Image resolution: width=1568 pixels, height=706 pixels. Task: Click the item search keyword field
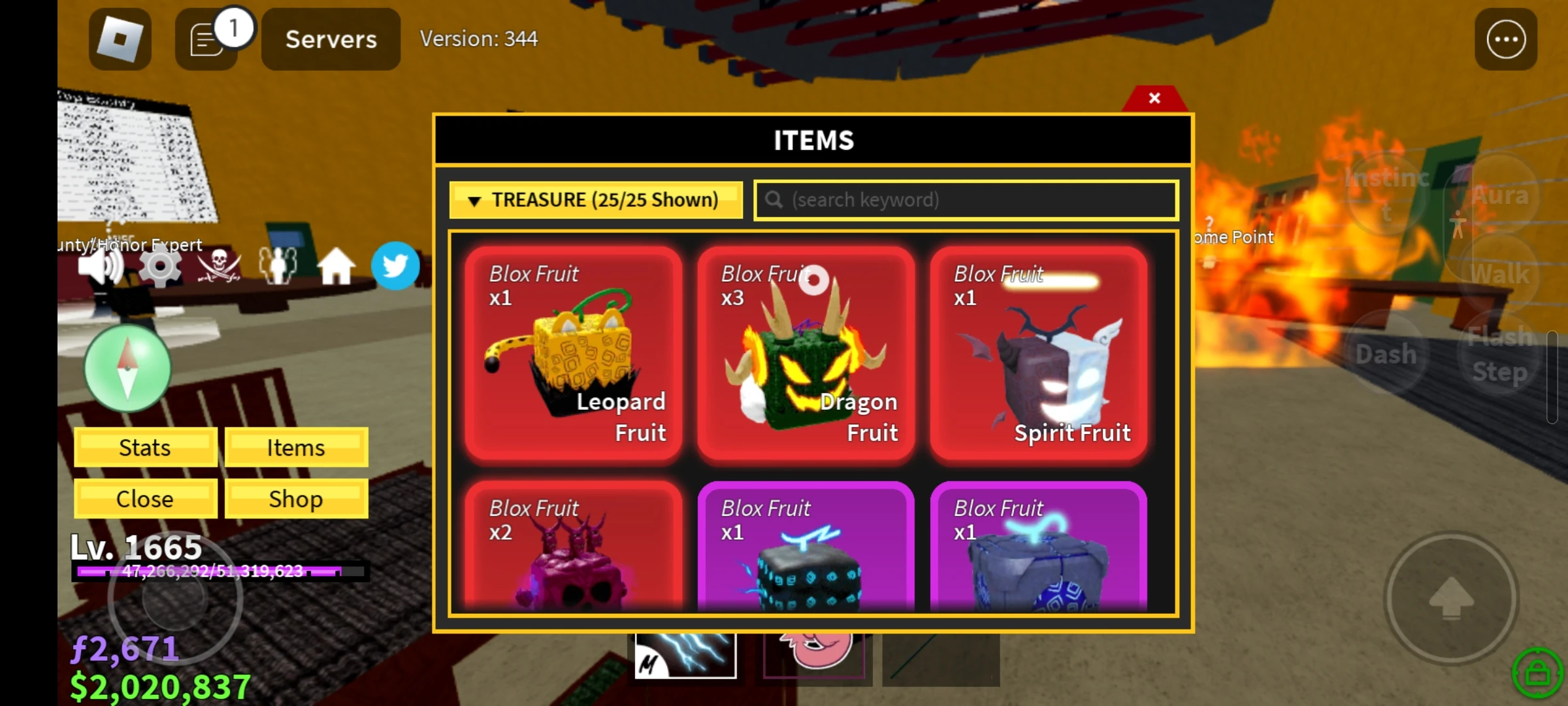[x=965, y=199]
